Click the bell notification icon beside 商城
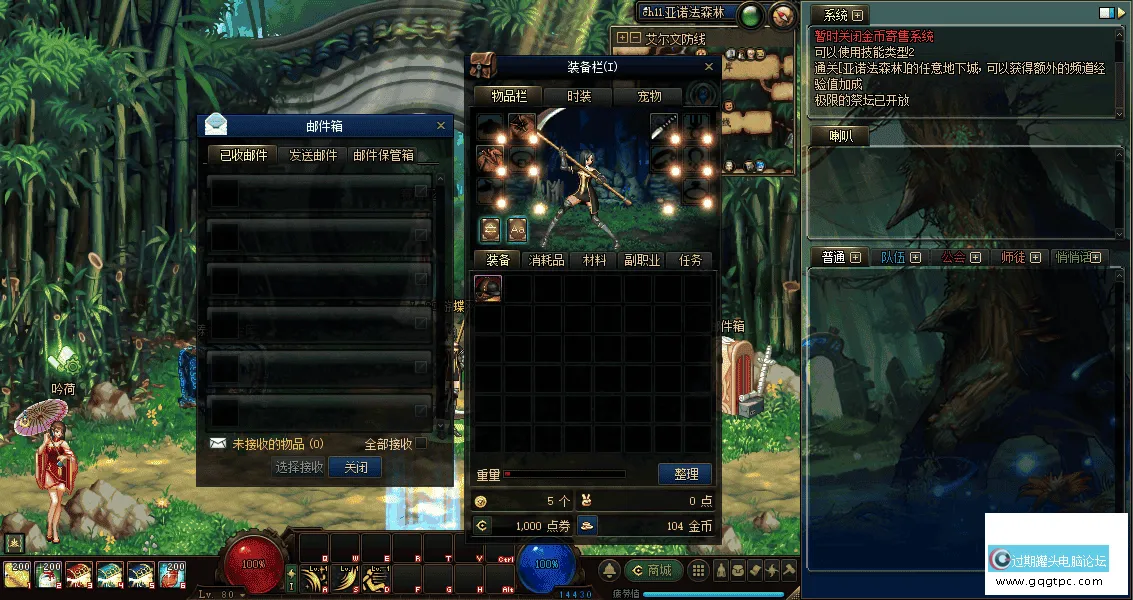The height and width of the screenshot is (600, 1133). [609, 570]
